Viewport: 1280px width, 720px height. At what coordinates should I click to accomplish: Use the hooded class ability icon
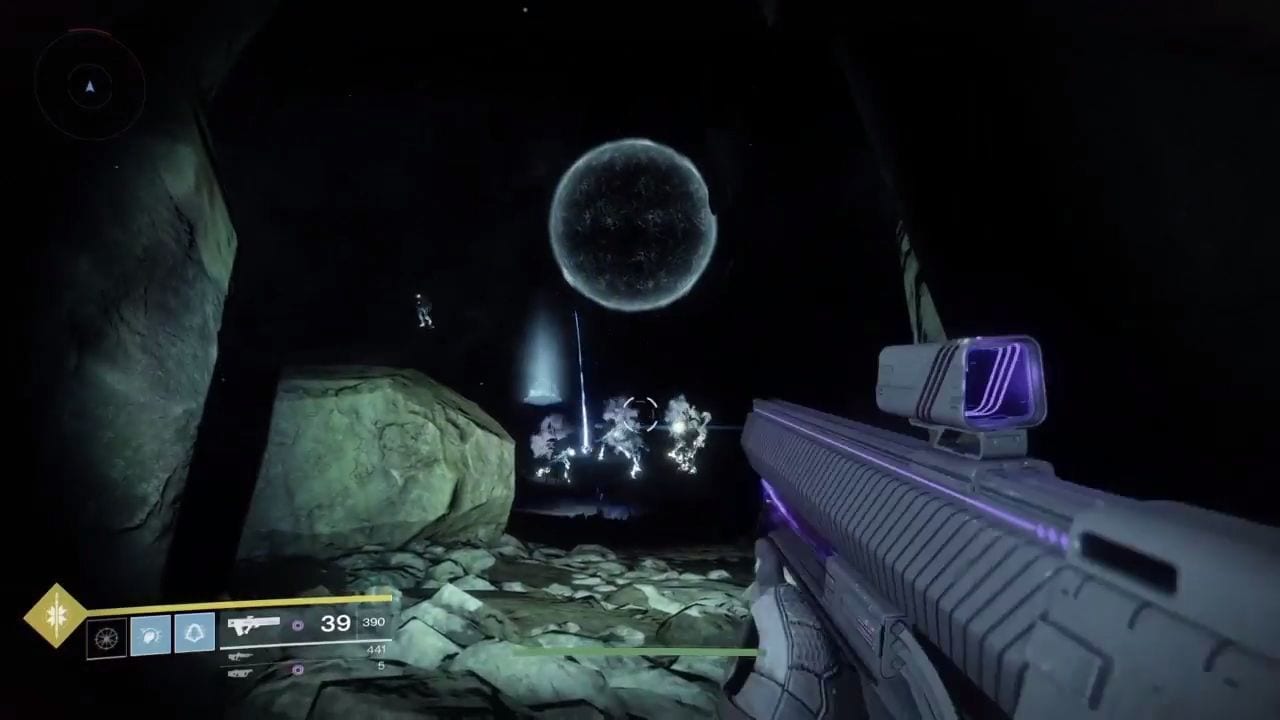pyautogui.click(x=194, y=634)
